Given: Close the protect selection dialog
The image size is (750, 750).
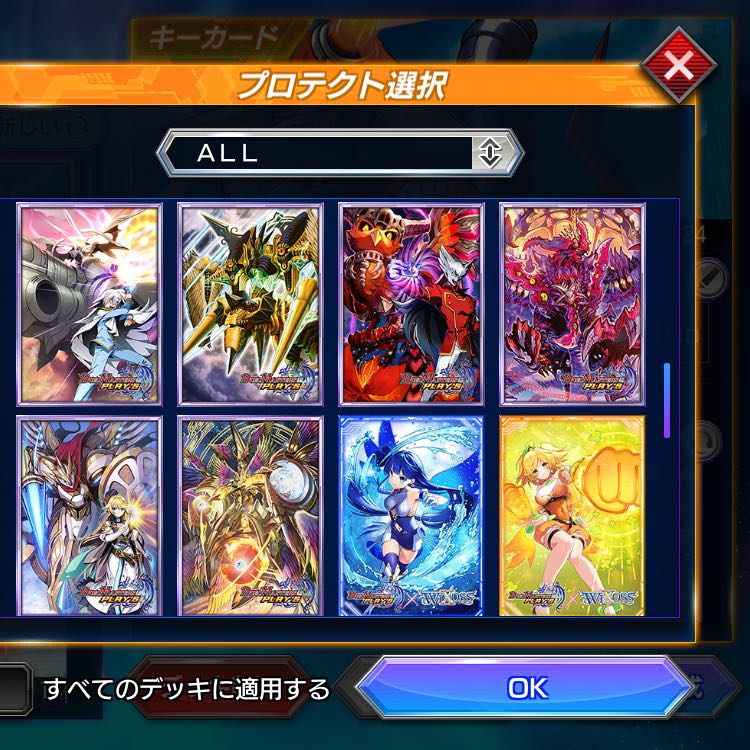Looking at the screenshot, I should [x=677, y=68].
